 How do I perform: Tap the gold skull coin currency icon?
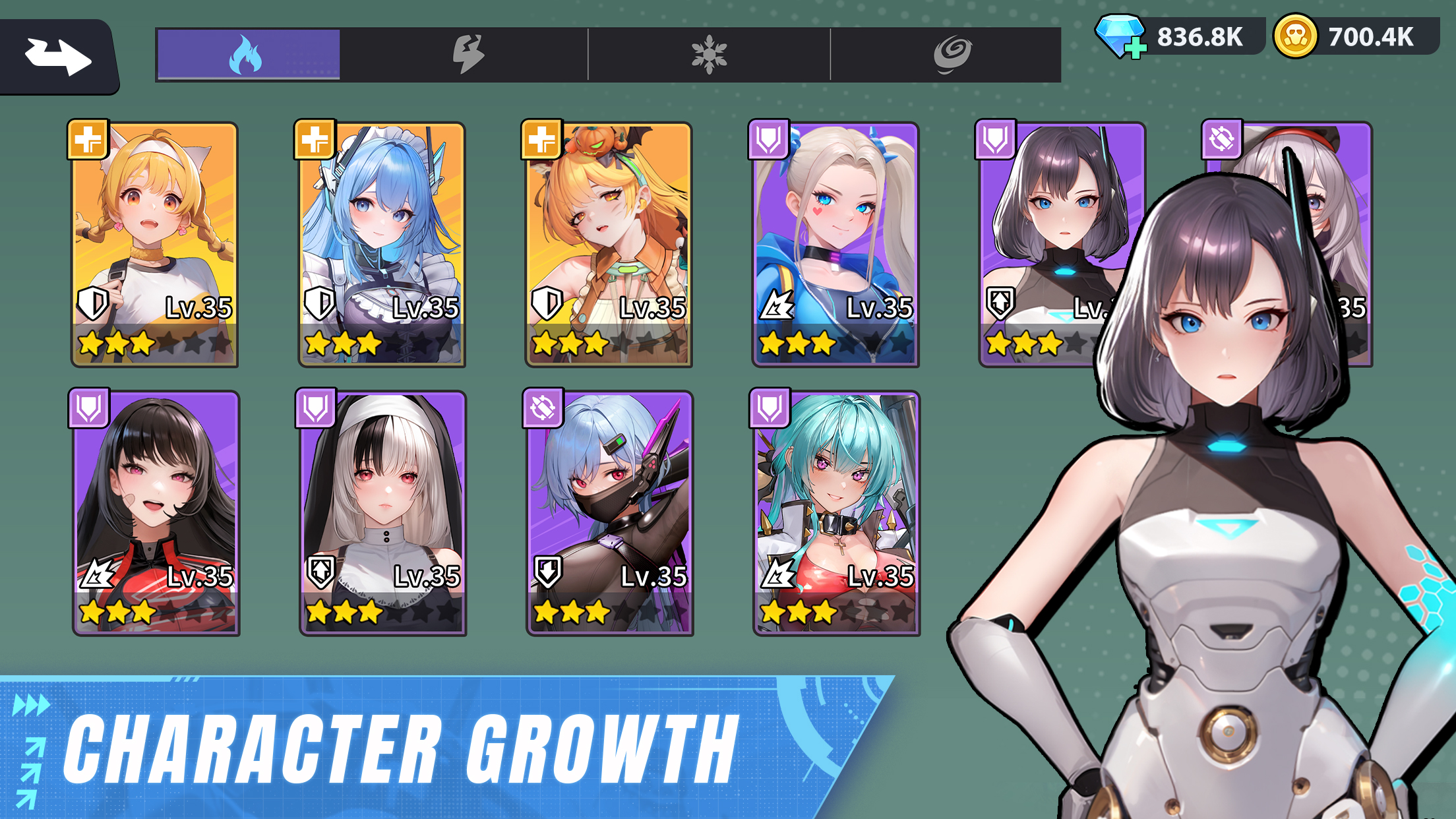1295,36
